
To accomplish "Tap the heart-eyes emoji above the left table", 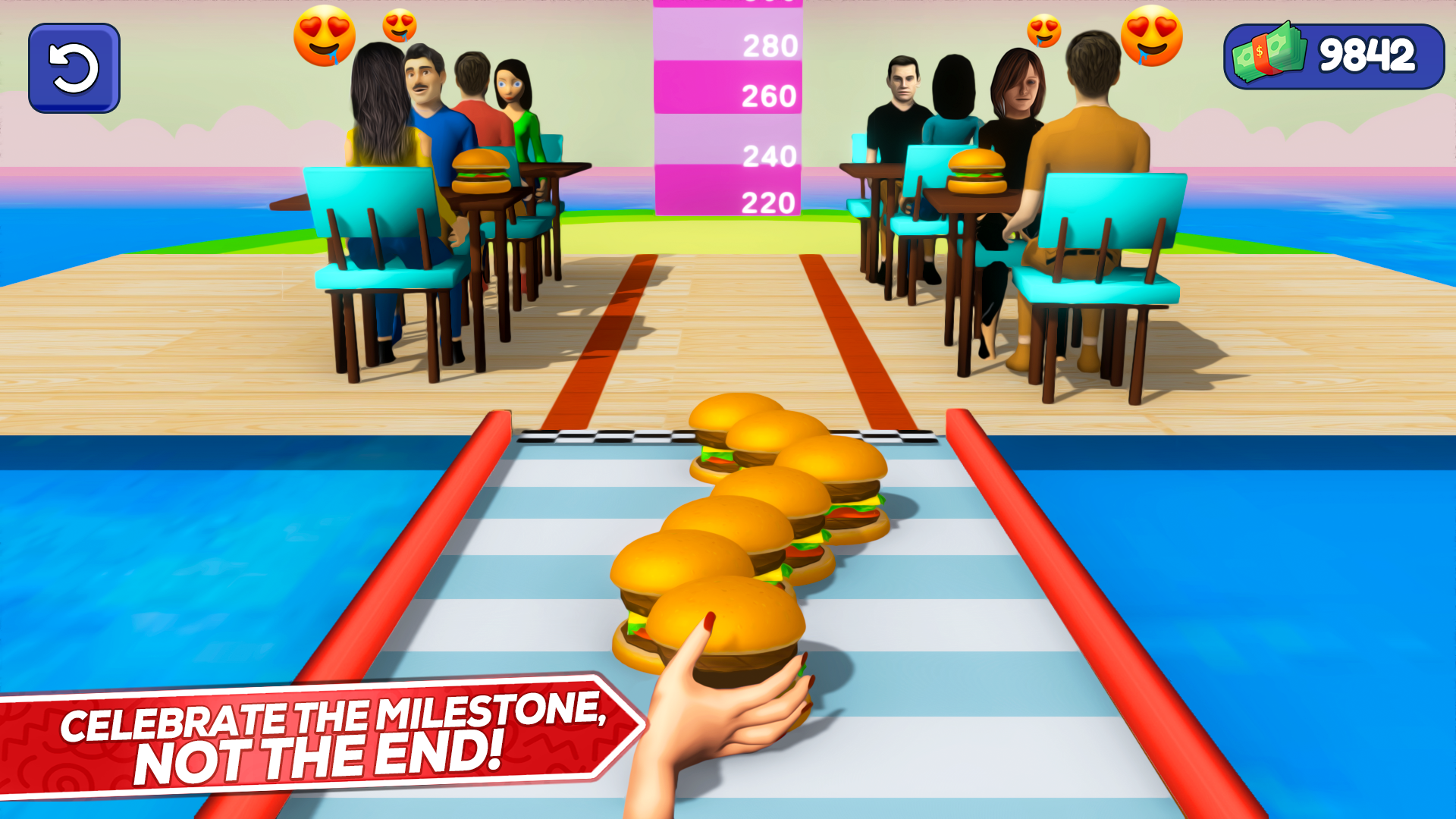I will pos(325,36).
